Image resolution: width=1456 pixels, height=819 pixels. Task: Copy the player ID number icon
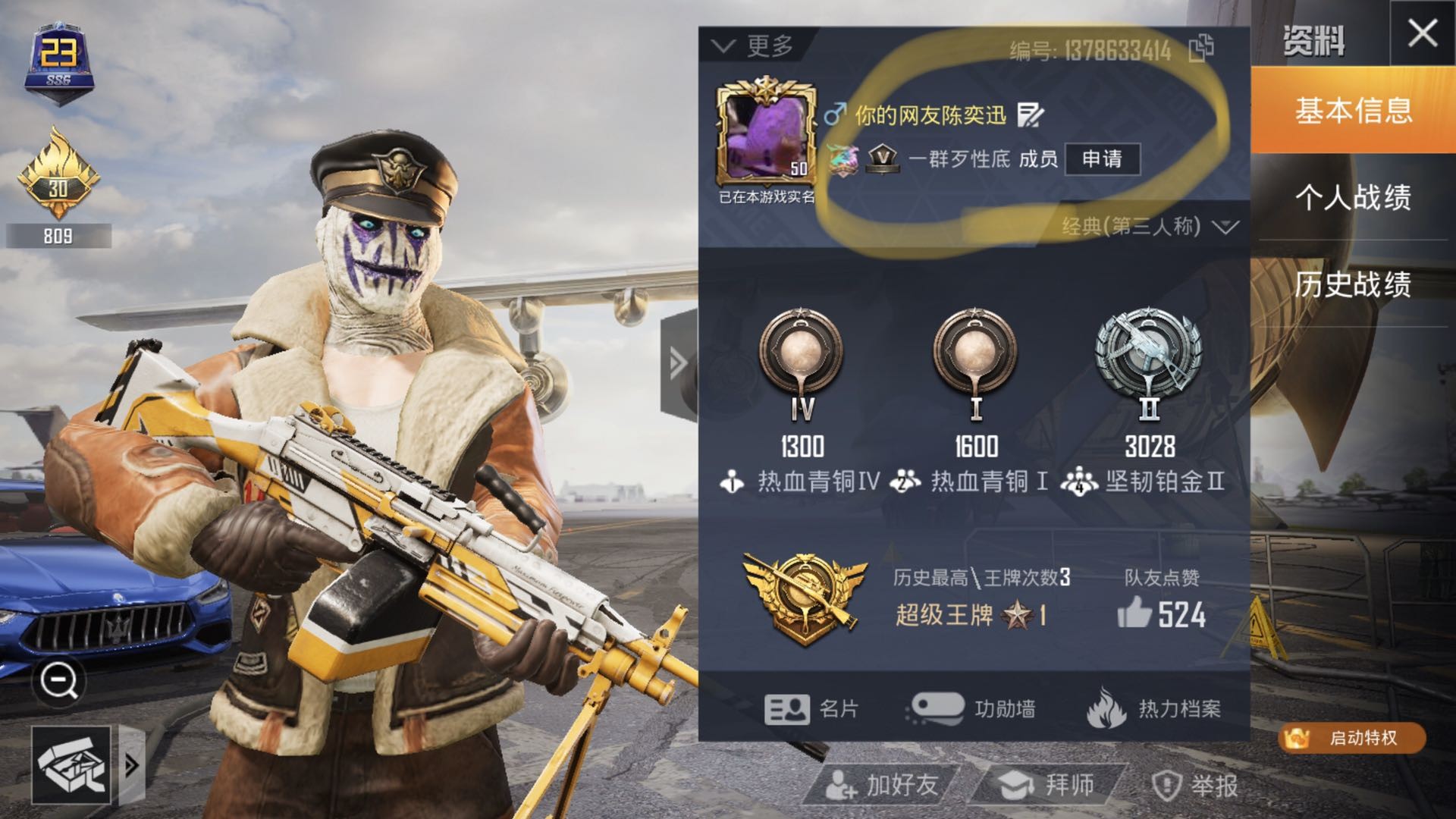tap(1201, 49)
